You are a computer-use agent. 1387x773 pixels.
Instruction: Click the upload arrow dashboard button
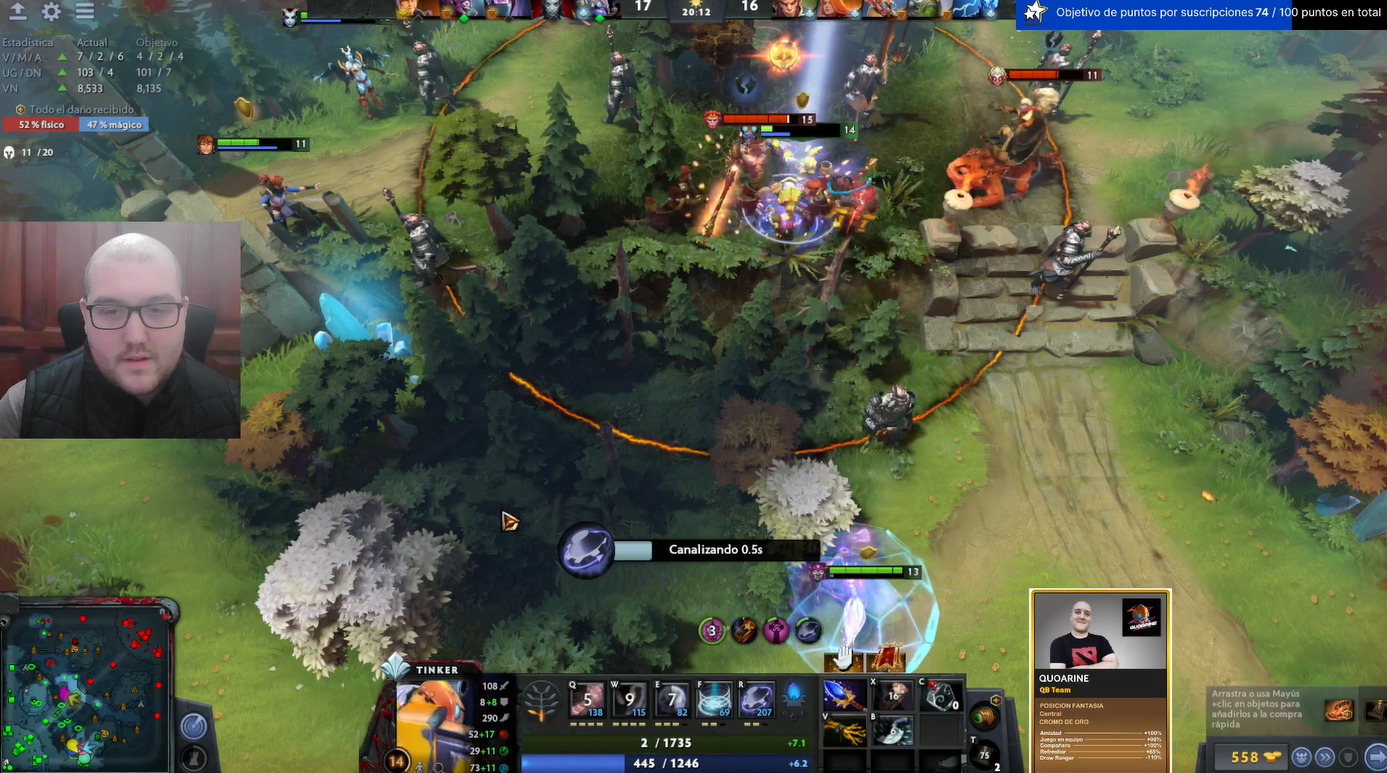point(18,12)
